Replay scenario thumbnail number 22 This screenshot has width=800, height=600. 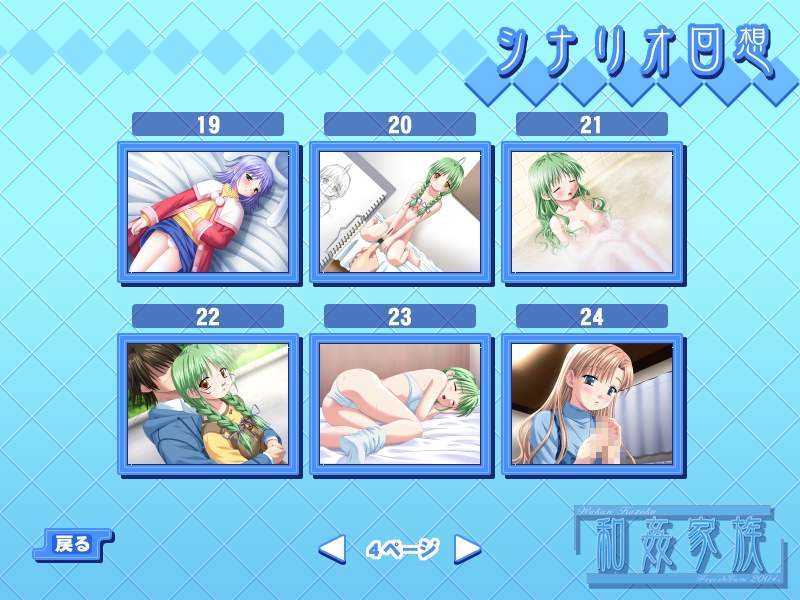(x=208, y=404)
